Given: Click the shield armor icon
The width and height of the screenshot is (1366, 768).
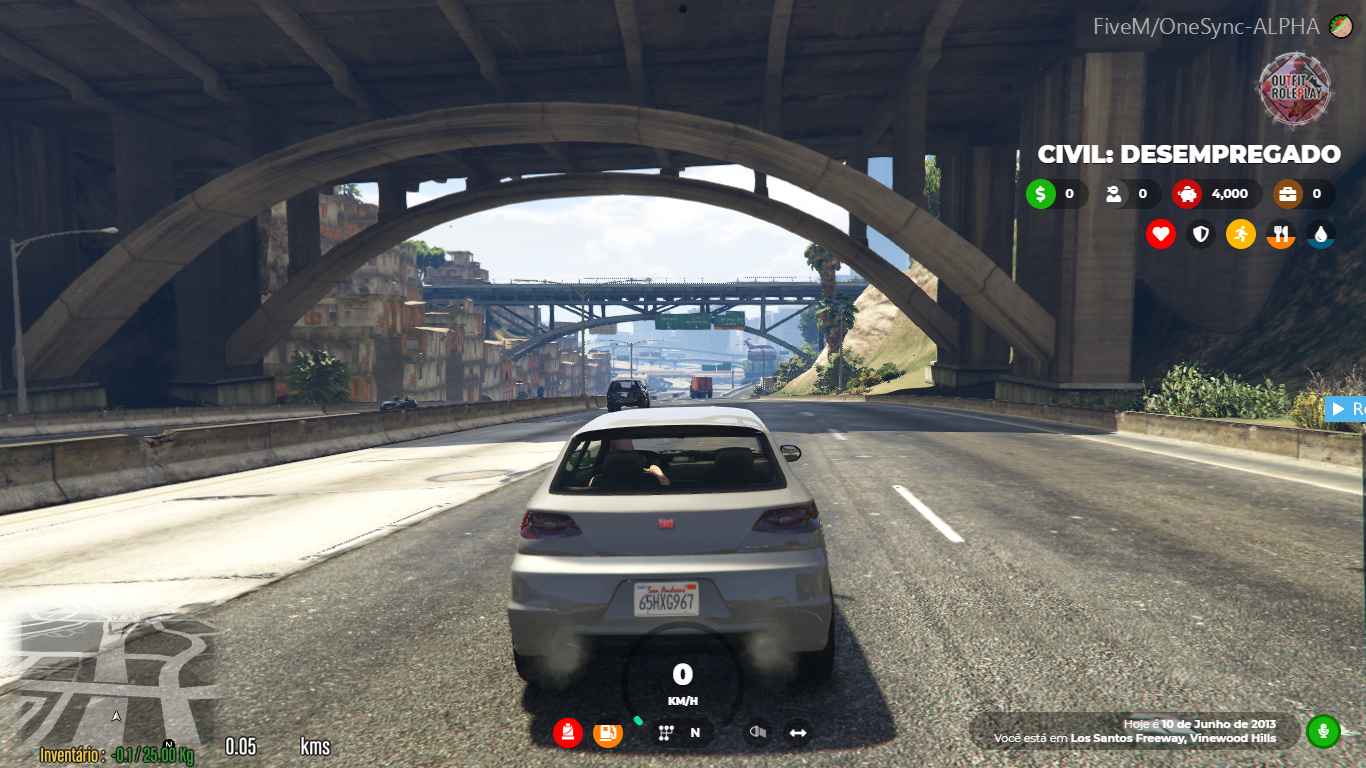Looking at the screenshot, I should [1201, 235].
